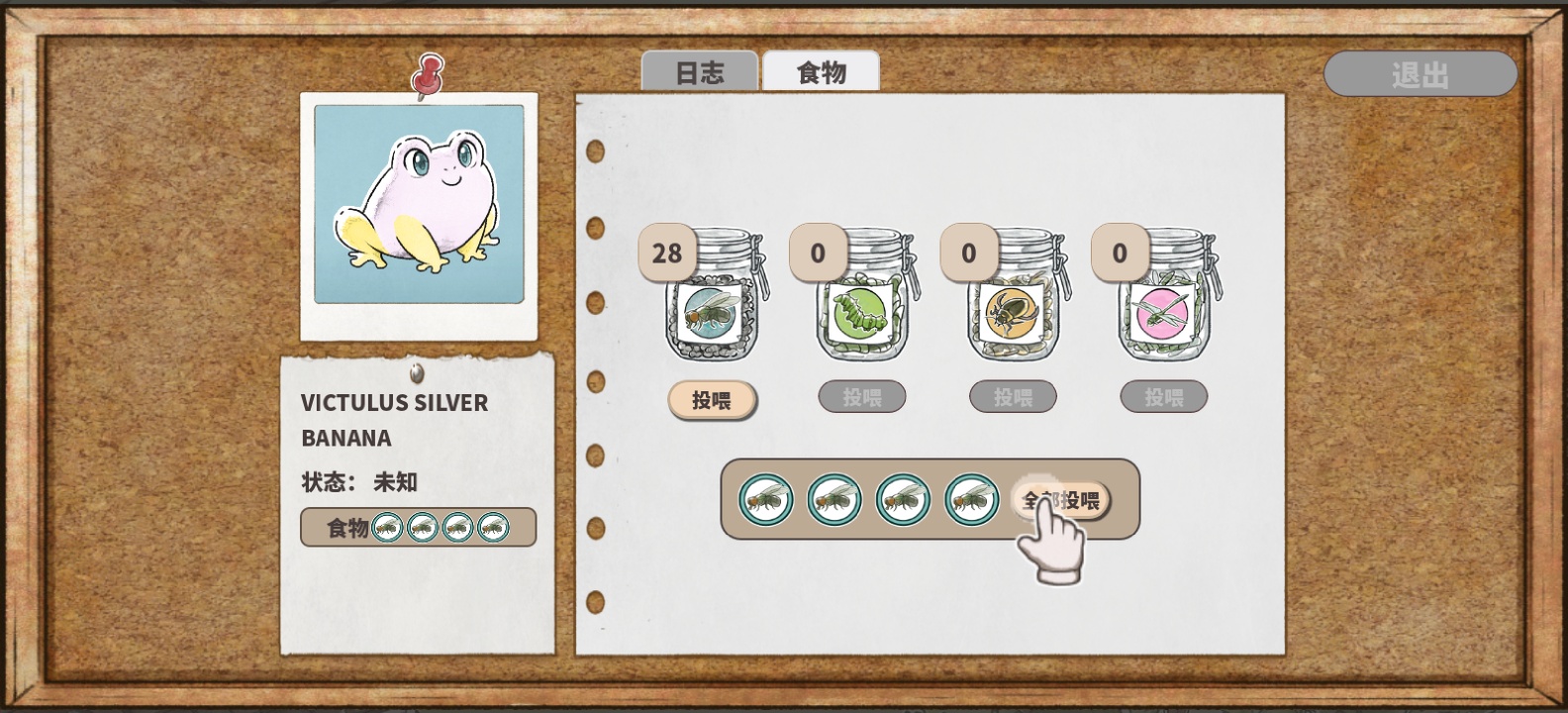Select the second fly icon in feed-all row
Image resolution: width=1568 pixels, height=713 pixels.
(834, 500)
